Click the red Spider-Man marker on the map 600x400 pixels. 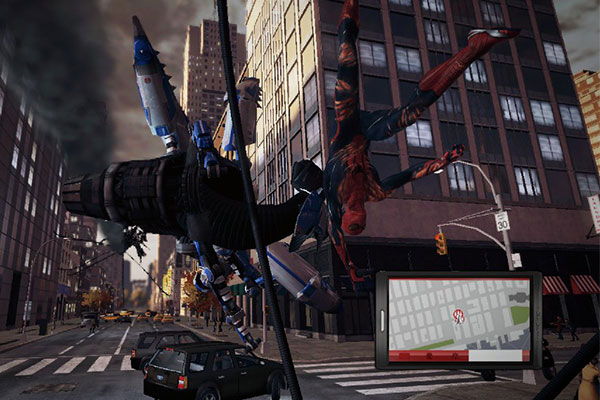459,316
